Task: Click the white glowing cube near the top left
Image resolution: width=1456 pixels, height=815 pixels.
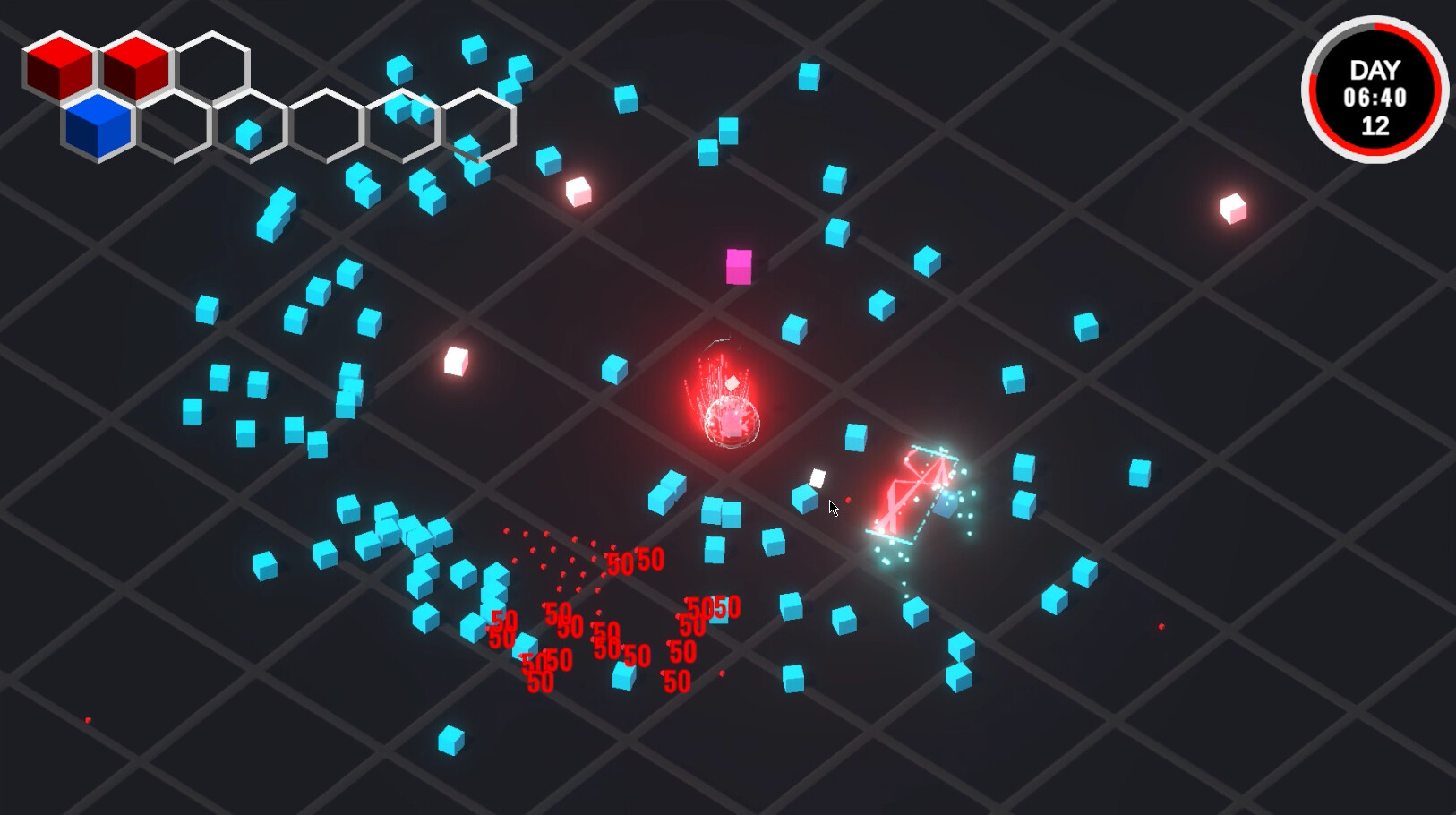Action: (x=578, y=192)
